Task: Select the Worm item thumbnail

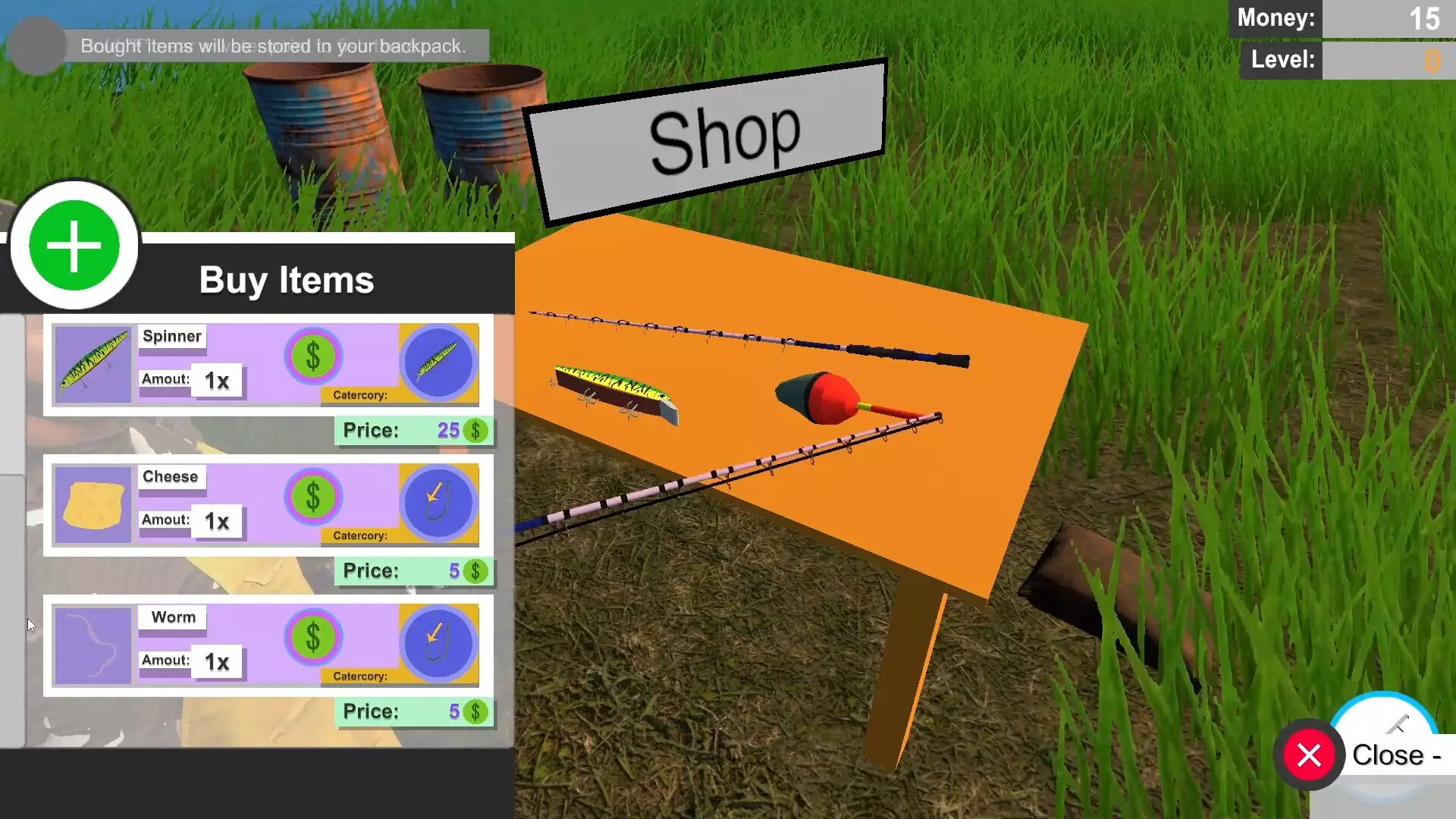Action: [93, 645]
